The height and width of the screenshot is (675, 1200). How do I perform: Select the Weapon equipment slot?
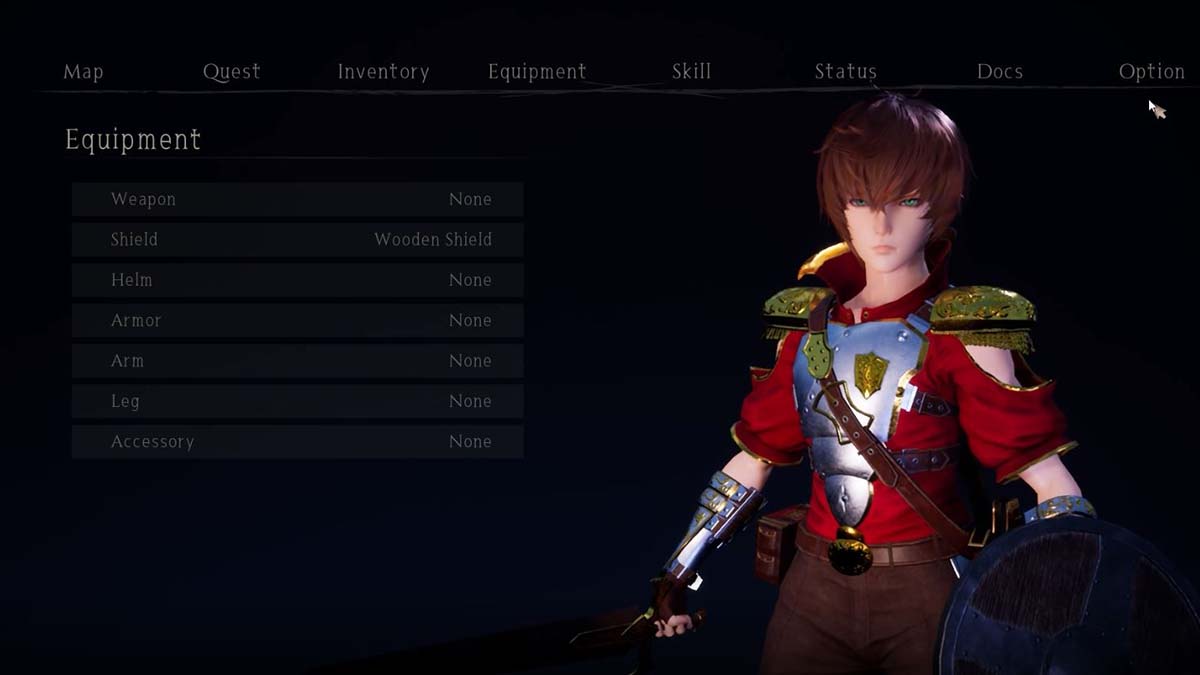(297, 199)
